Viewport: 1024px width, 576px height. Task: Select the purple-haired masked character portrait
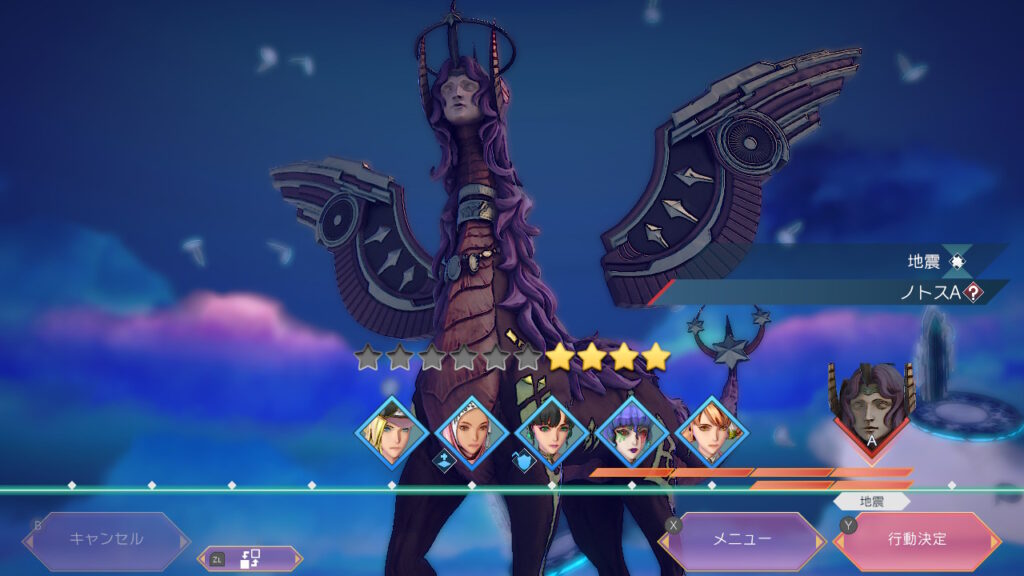632,433
